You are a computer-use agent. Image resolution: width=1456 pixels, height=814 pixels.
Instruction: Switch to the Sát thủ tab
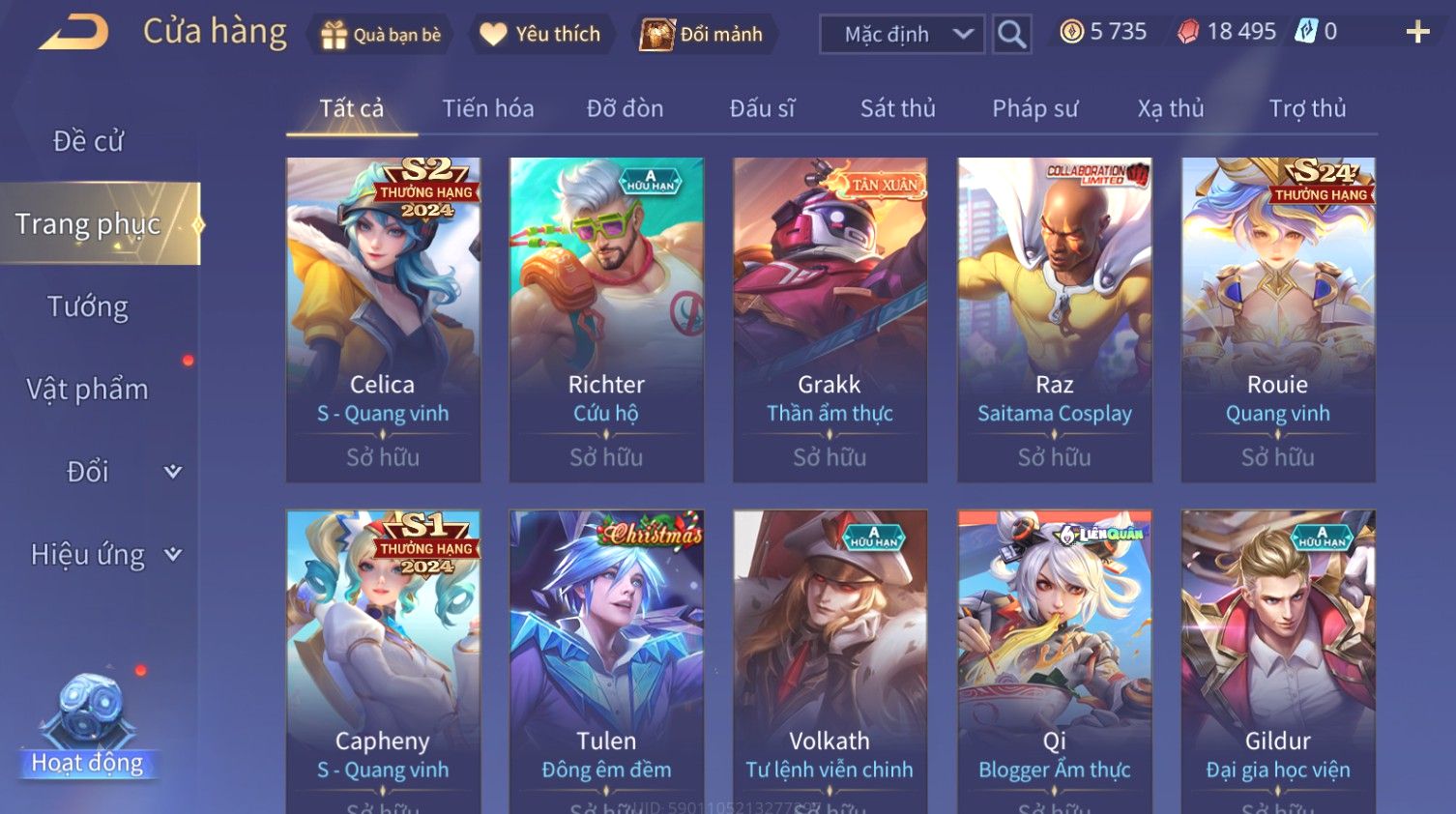(x=897, y=108)
